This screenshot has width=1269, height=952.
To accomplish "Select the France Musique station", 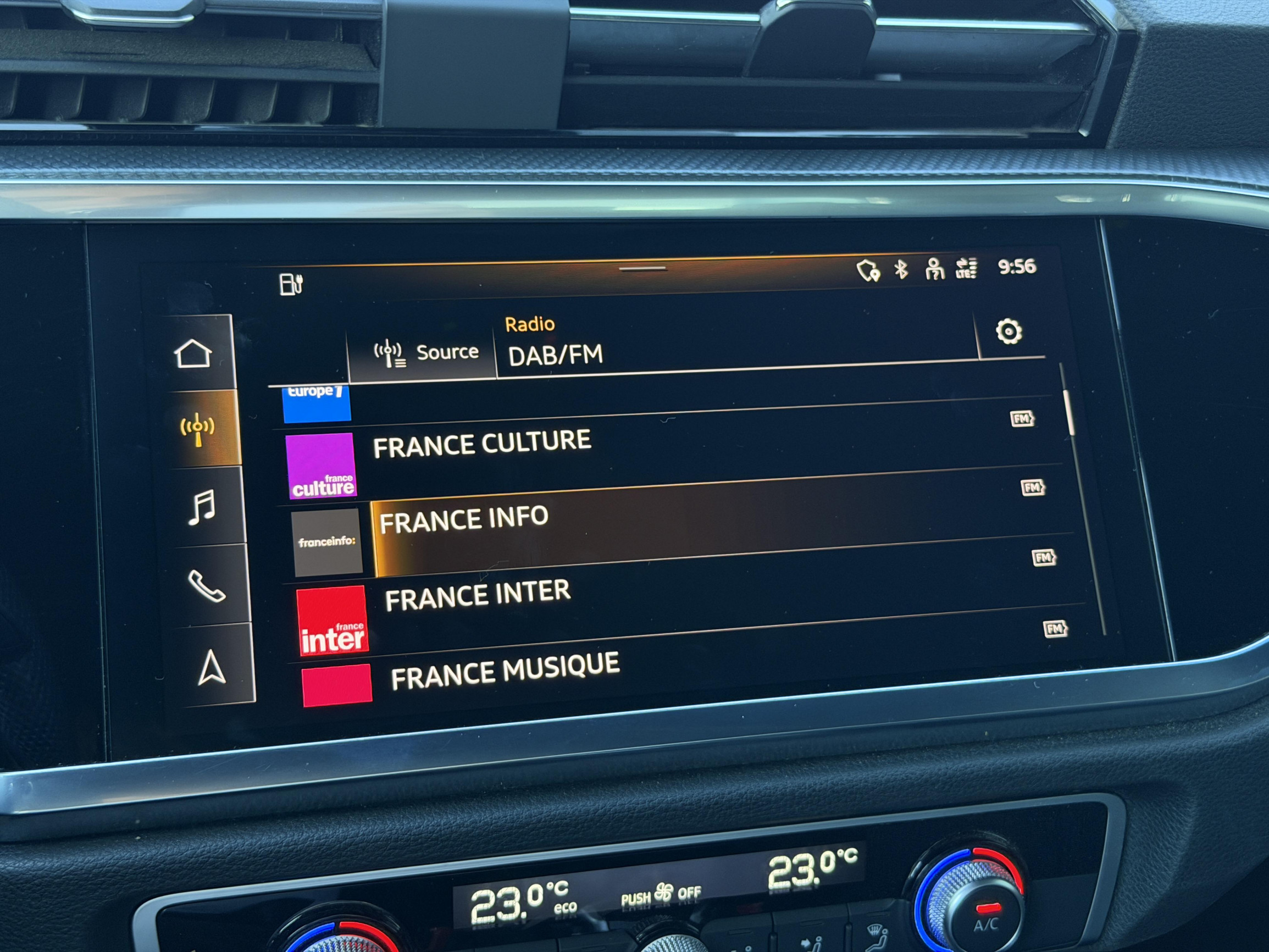I will pos(505,671).
